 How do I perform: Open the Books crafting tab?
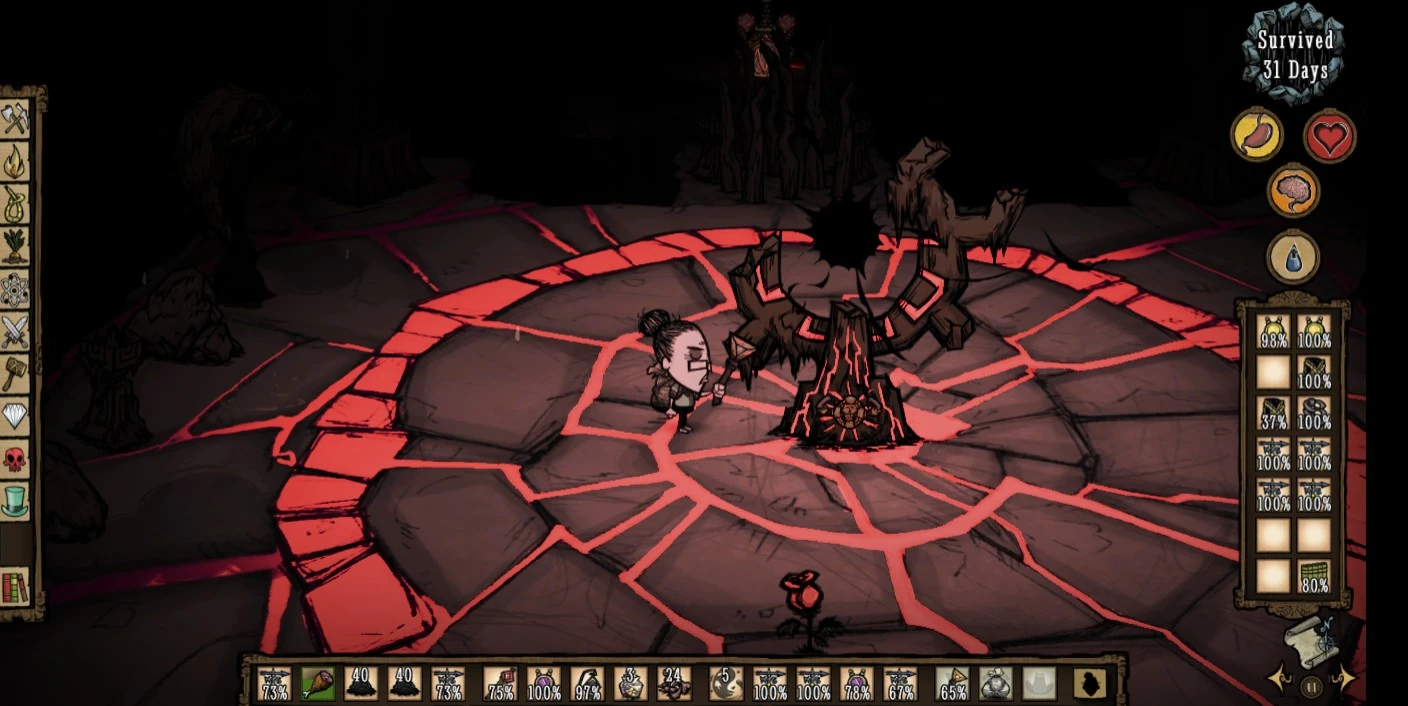[x=15, y=586]
